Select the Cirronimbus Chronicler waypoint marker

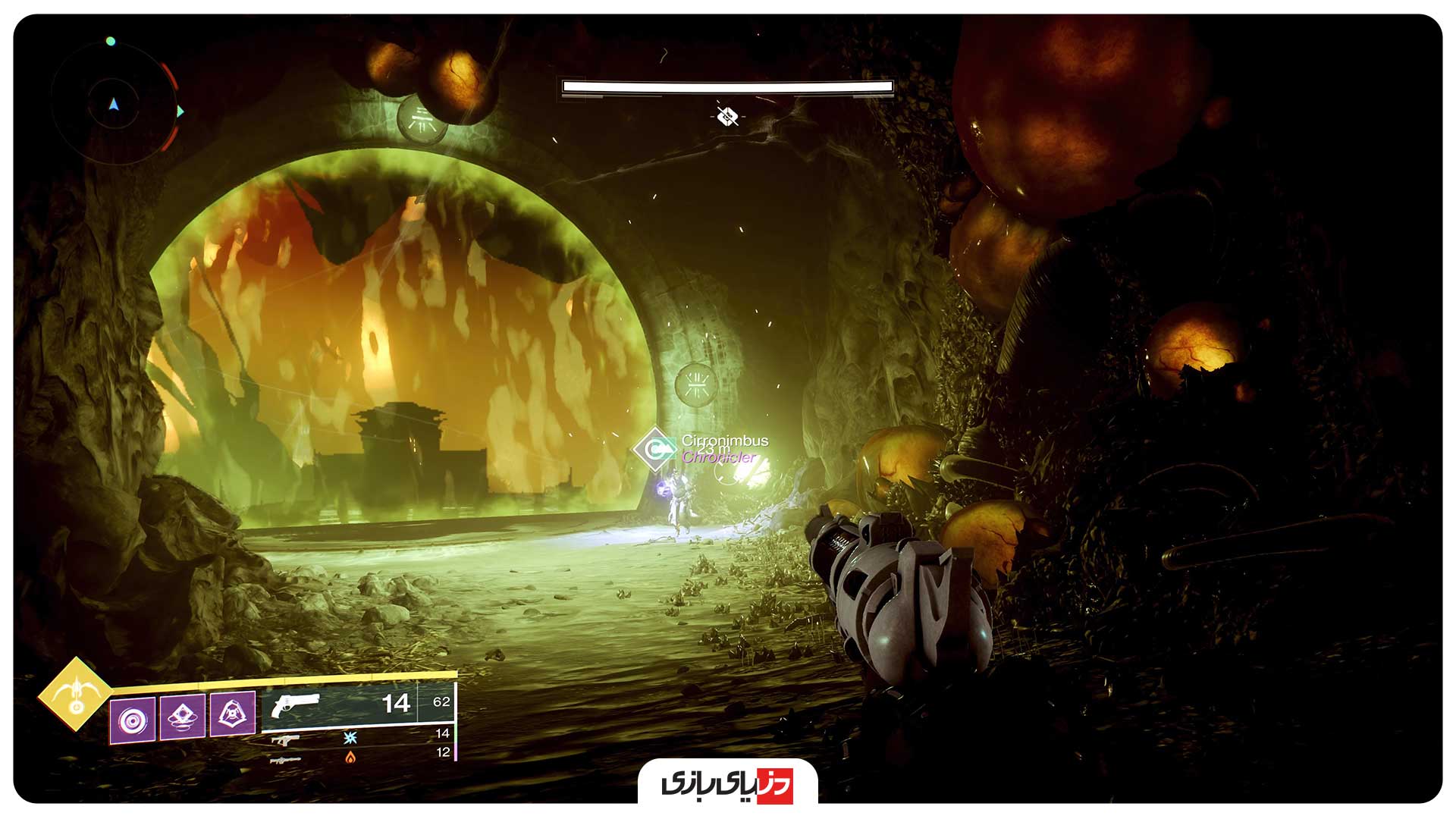[x=654, y=449]
